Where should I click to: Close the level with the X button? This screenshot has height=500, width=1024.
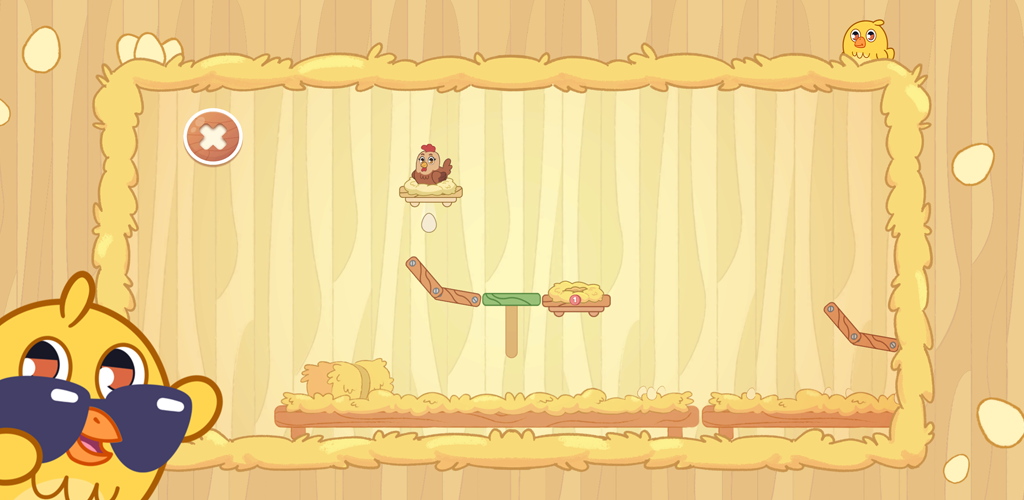(213, 137)
